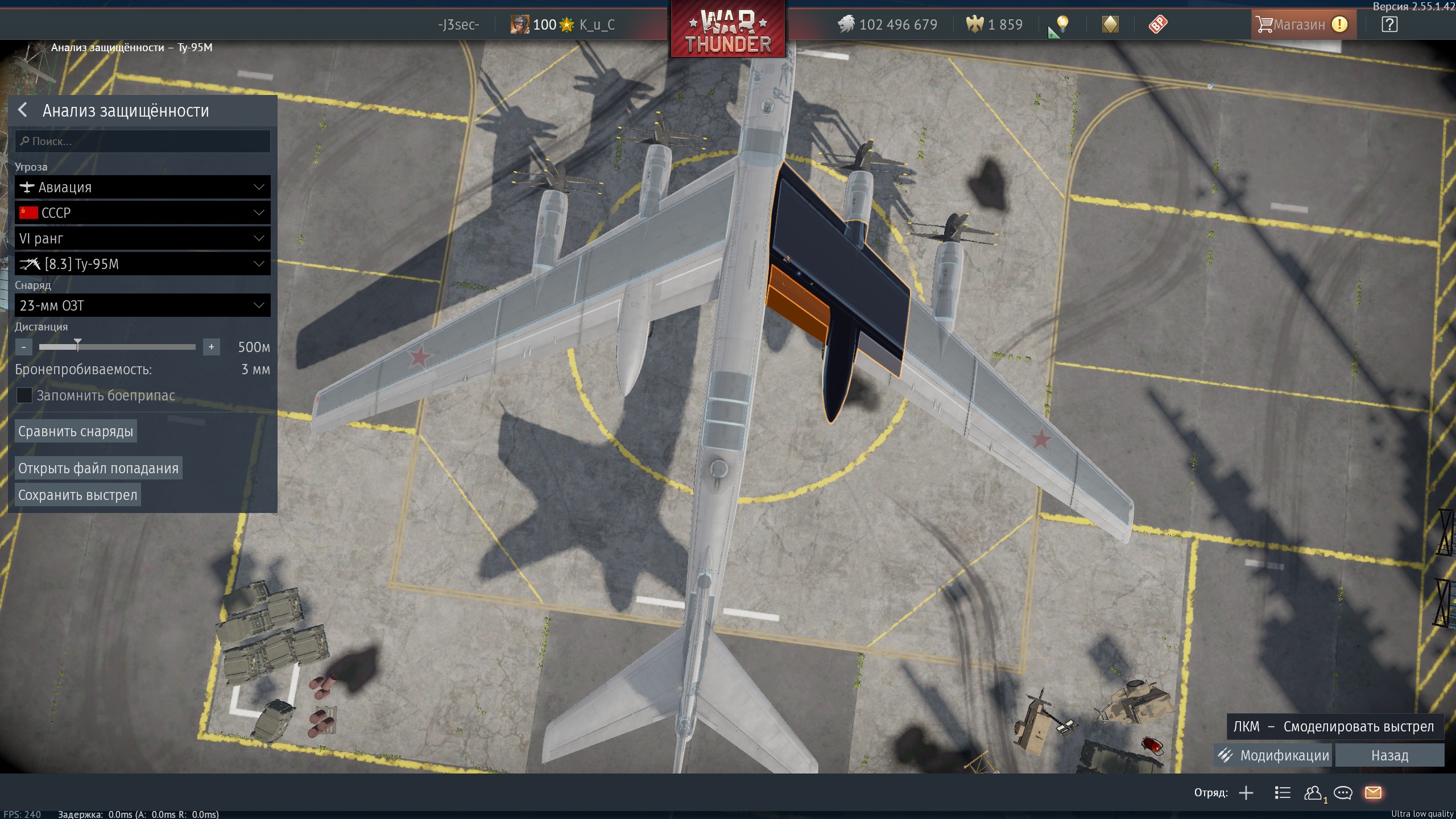Image resolution: width=1456 pixels, height=819 pixels.
Task: Open the help question mark icon
Action: 1389,24
